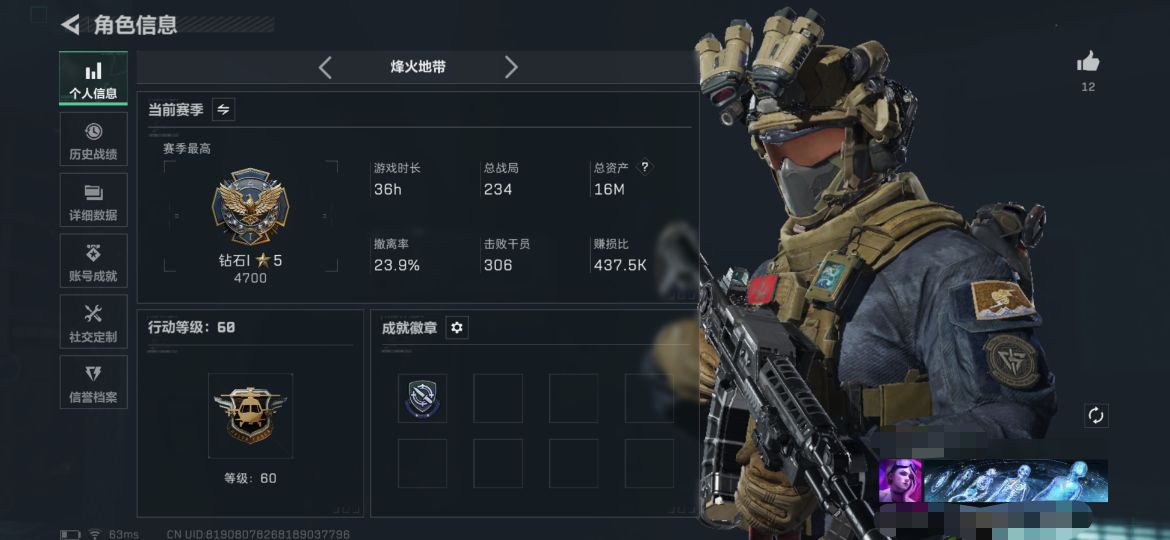This screenshot has width=1170, height=540.
Task: Switch to the 个人信息 tab
Action: pos(93,79)
